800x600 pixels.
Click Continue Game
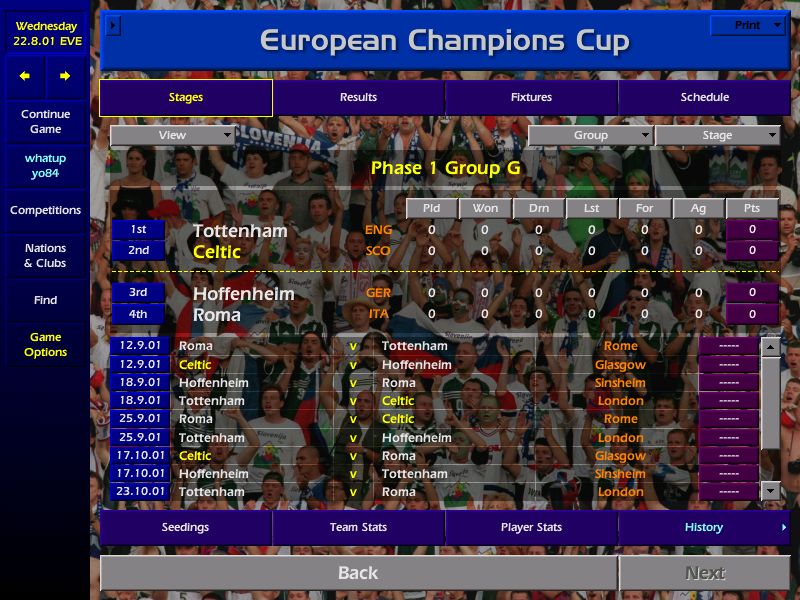click(45, 121)
